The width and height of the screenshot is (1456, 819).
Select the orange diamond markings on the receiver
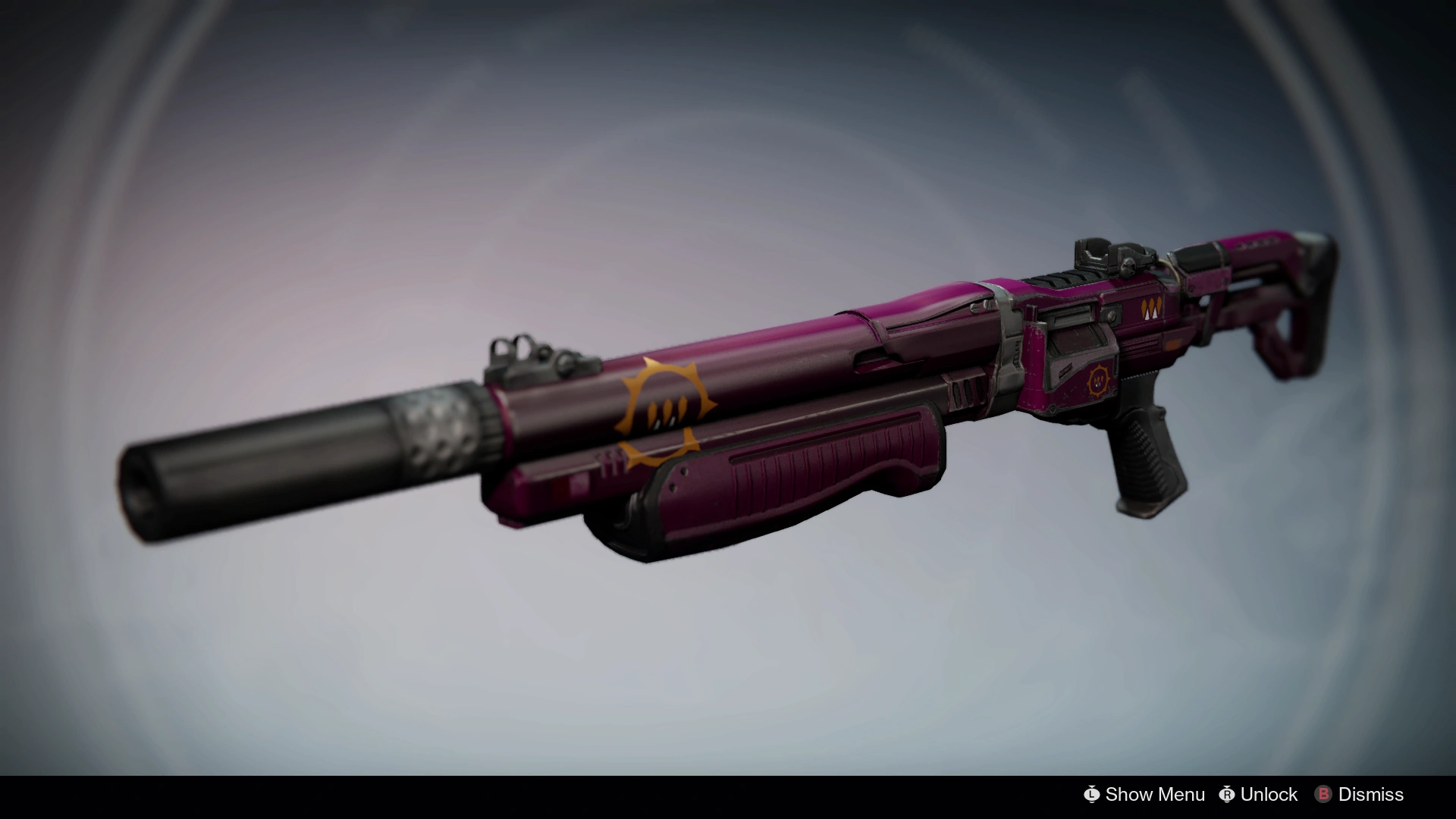(x=1150, y=308)
